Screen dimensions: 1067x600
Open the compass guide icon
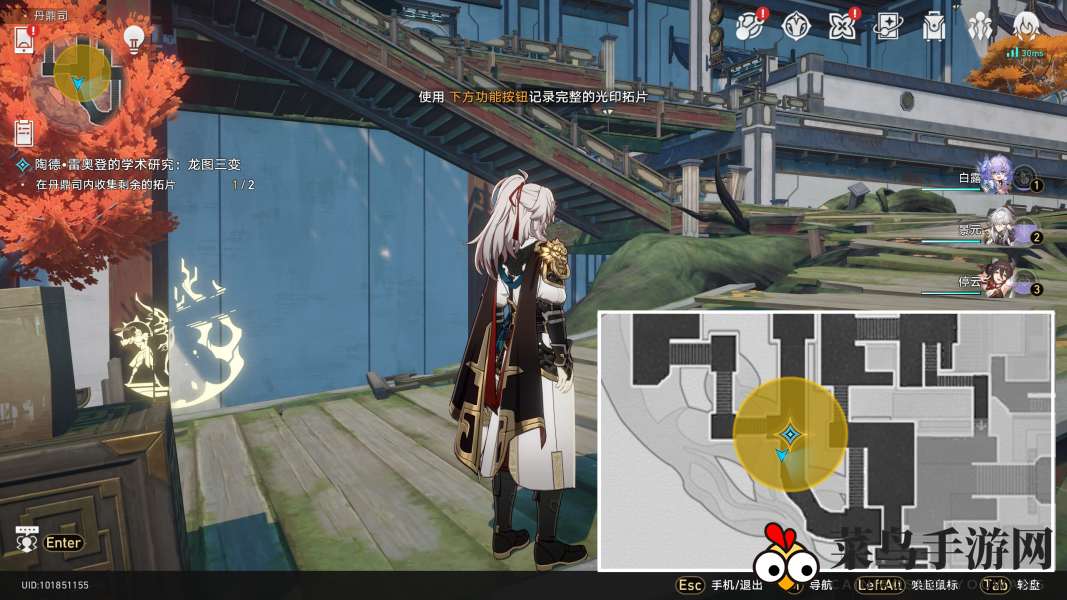795,25
